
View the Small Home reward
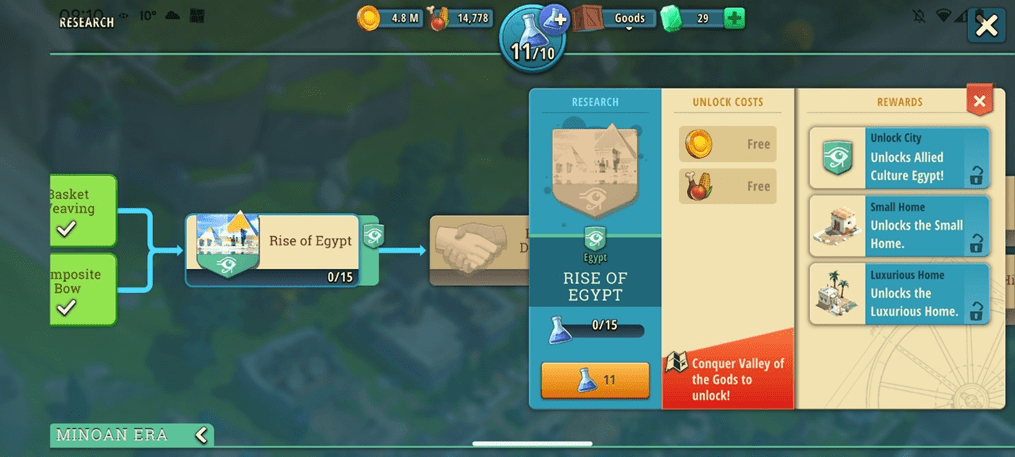899,226
